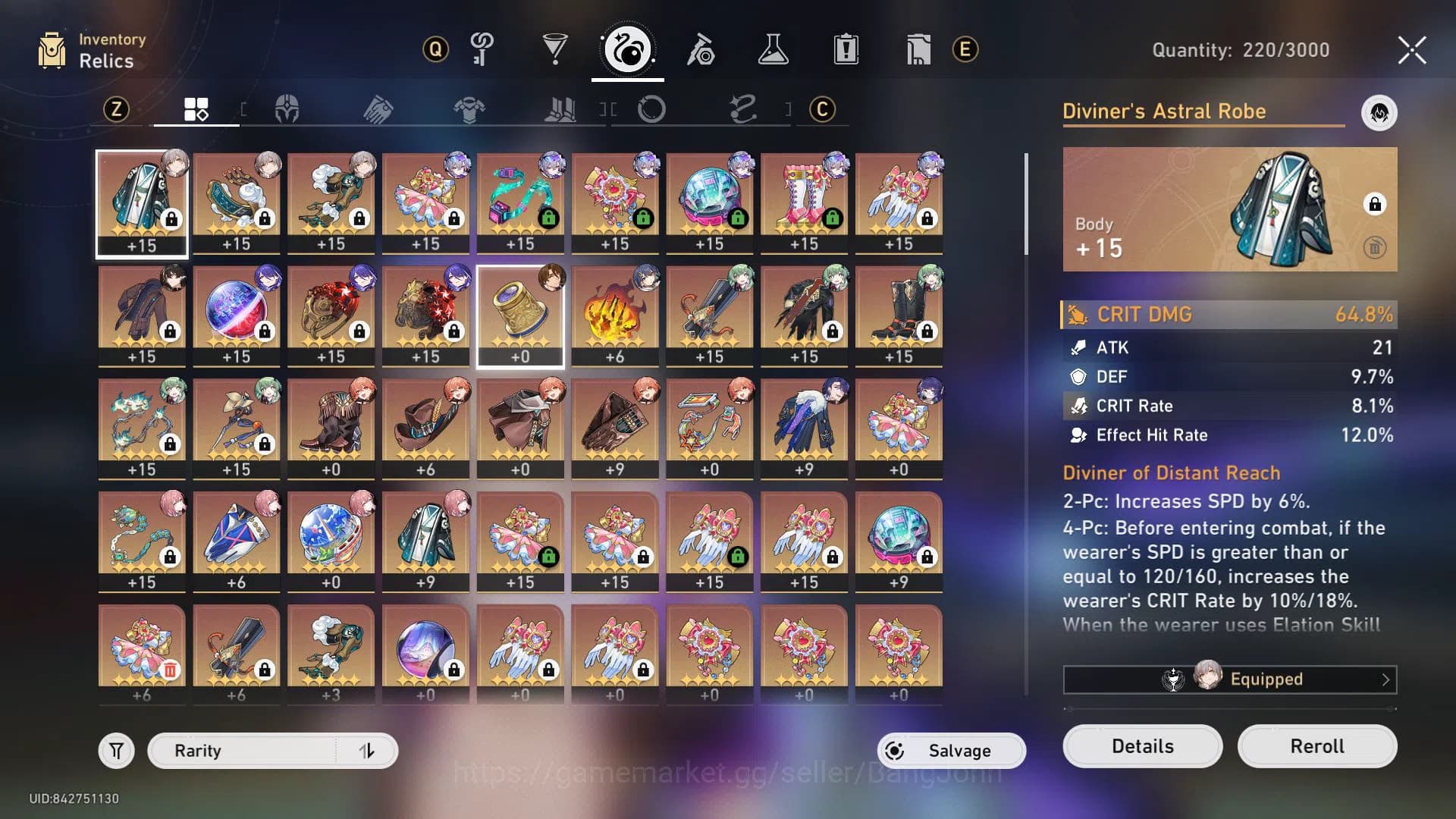Viewport: 1456px width, 819px height.
Task: Click the sort order arrows next to Rarity
Action: (368, 750)
